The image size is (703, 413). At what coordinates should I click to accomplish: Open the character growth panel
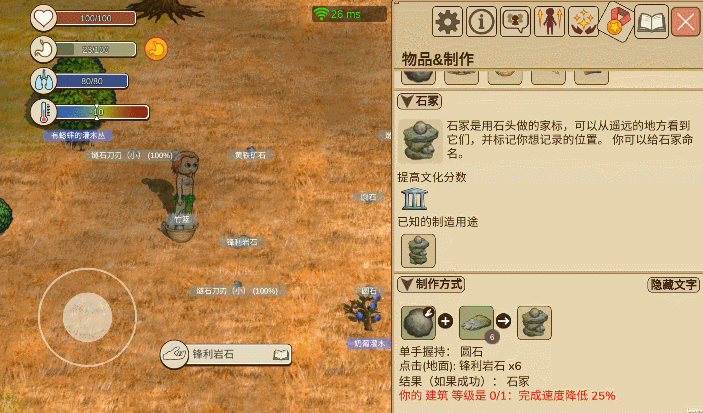point(549,21)
